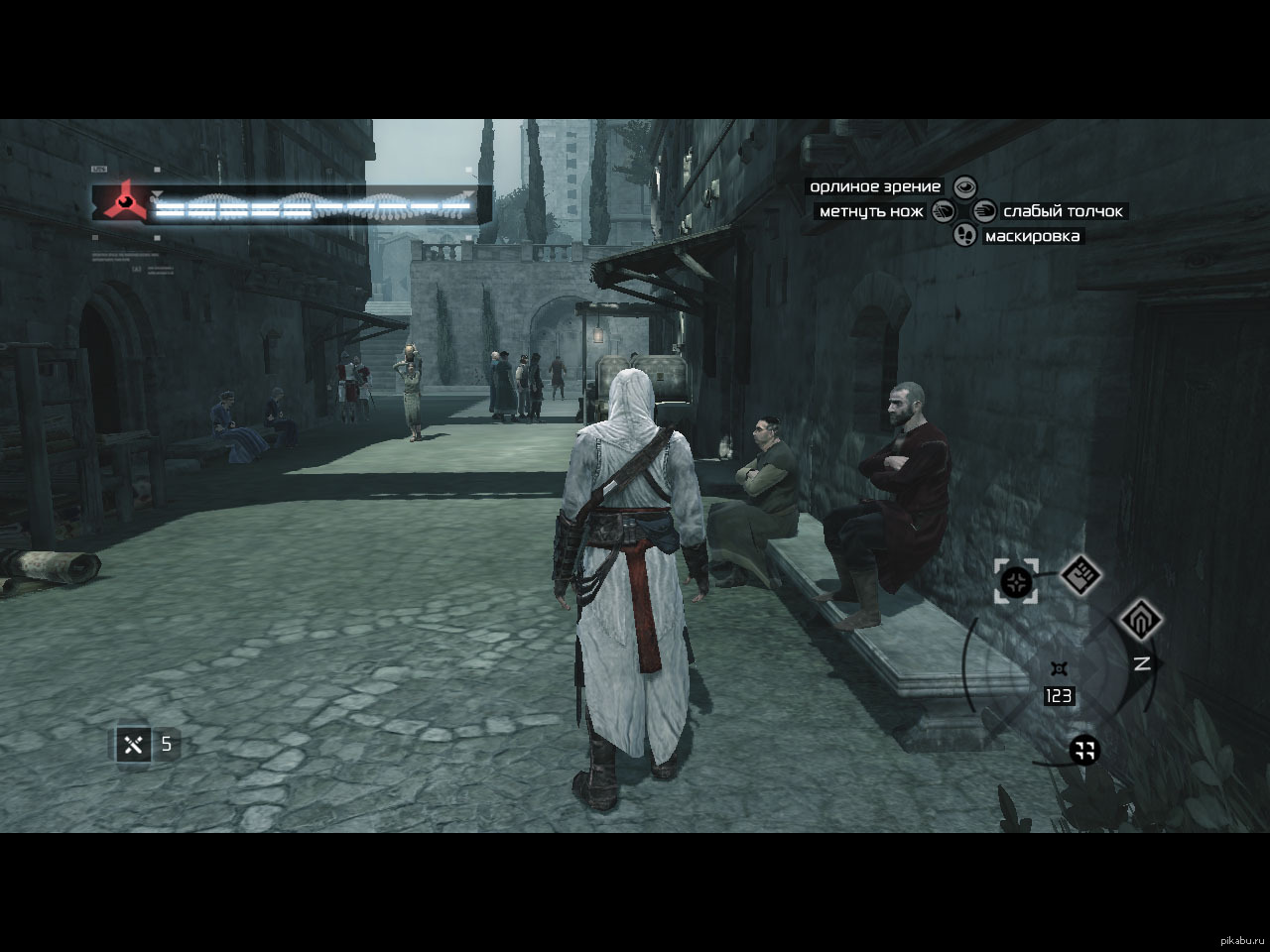Activate the eagle vision eye icon
1270x952 pixels.
tap(964, 187)
